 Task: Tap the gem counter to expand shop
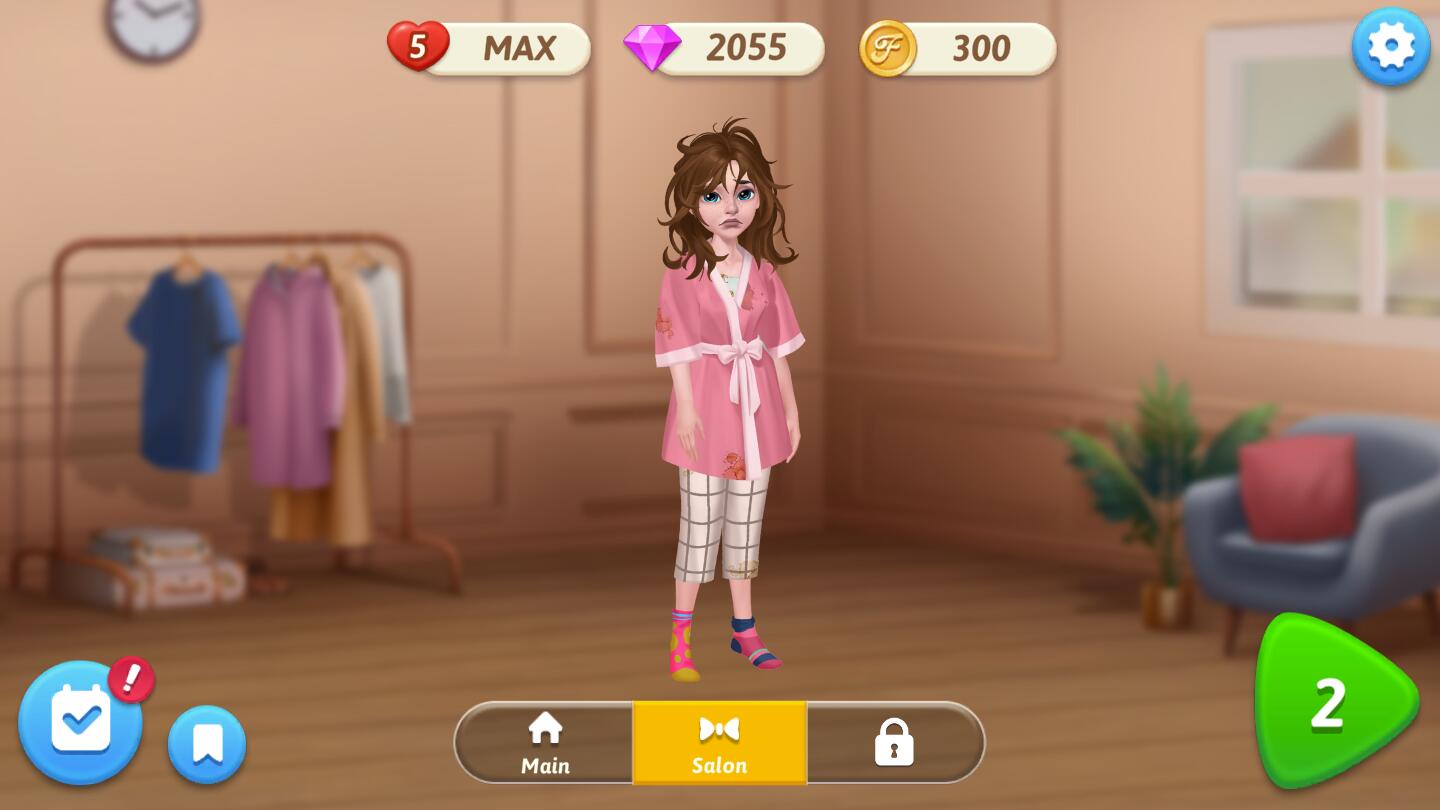click(742, 47)
